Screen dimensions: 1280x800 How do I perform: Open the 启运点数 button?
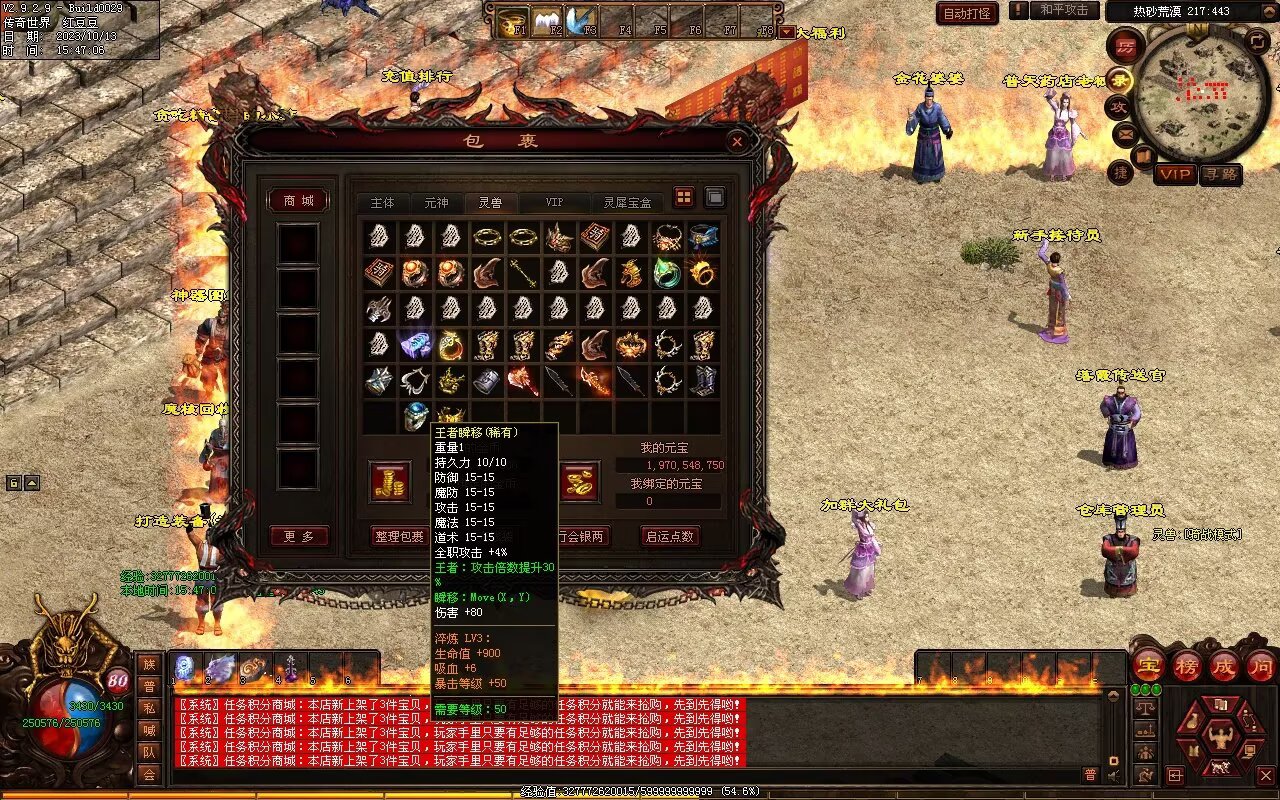coord(670,537)
